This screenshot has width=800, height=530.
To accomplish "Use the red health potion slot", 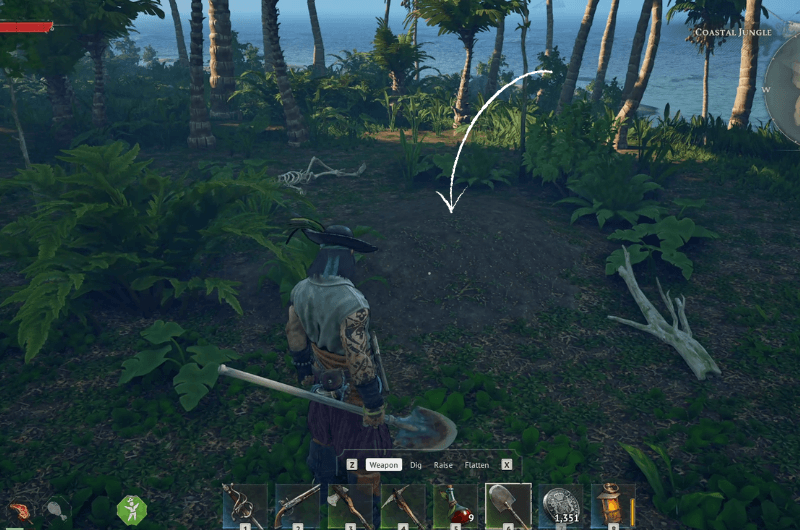I will coord(456,506).
